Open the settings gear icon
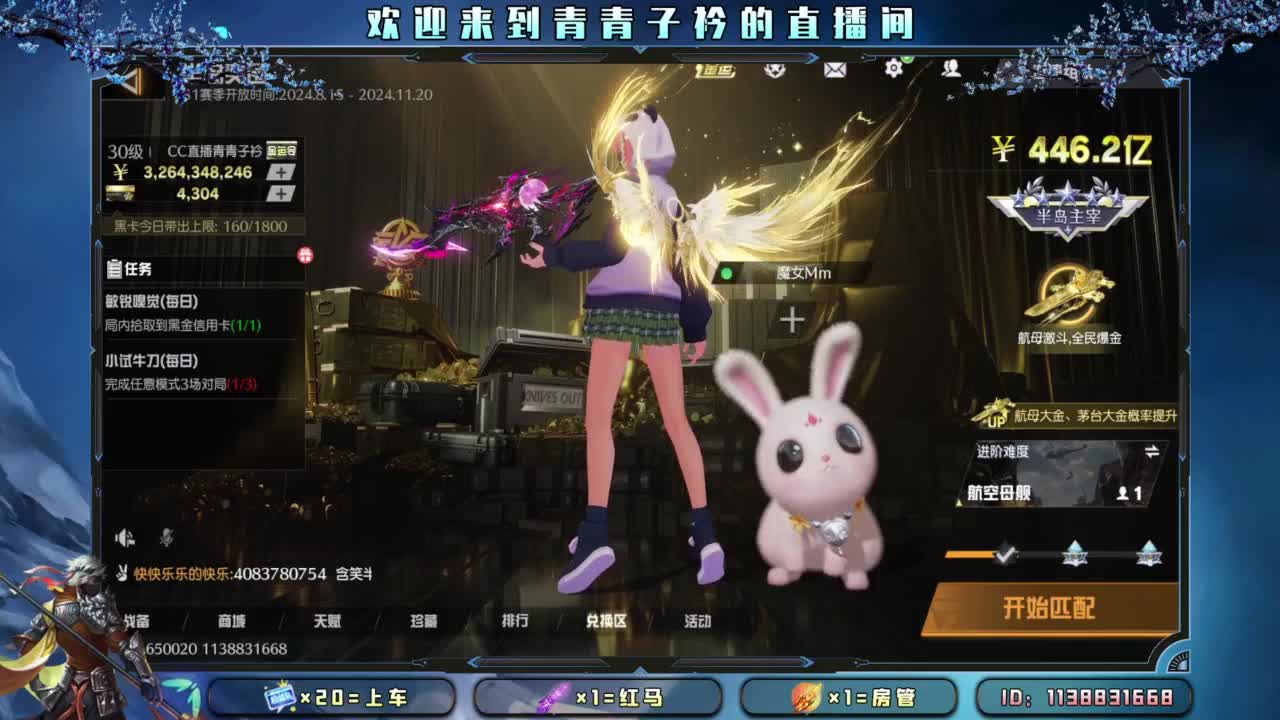 point(895,68)
